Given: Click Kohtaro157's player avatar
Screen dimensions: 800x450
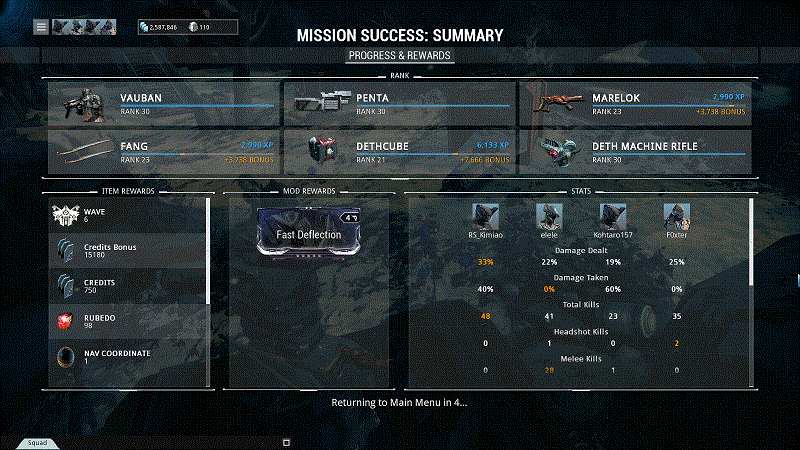Looking at the screenshot, I should coord(613,215).
